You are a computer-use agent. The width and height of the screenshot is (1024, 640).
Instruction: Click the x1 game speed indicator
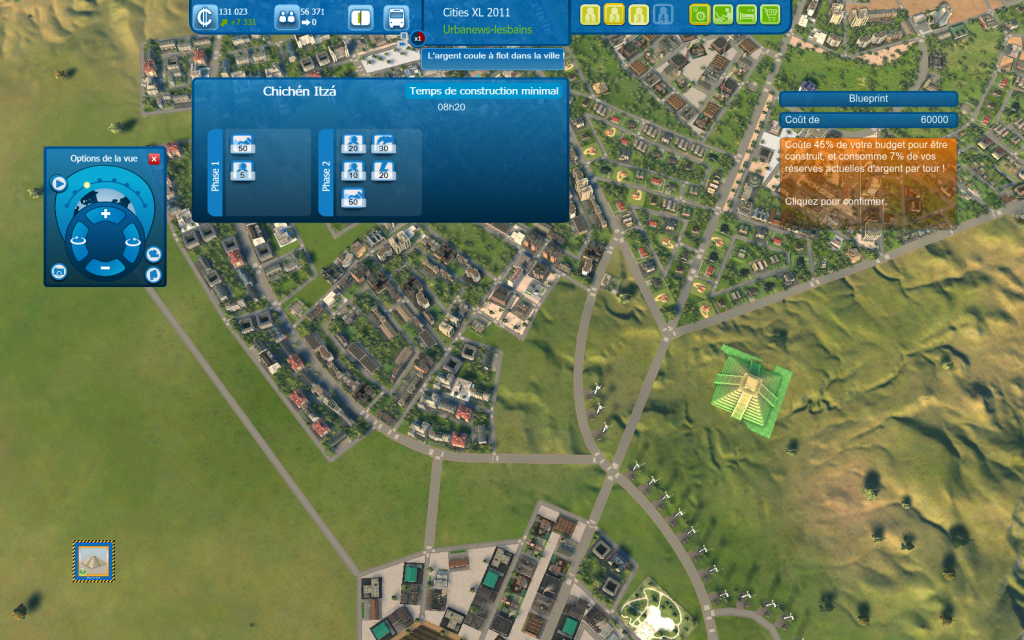point(418,38)
